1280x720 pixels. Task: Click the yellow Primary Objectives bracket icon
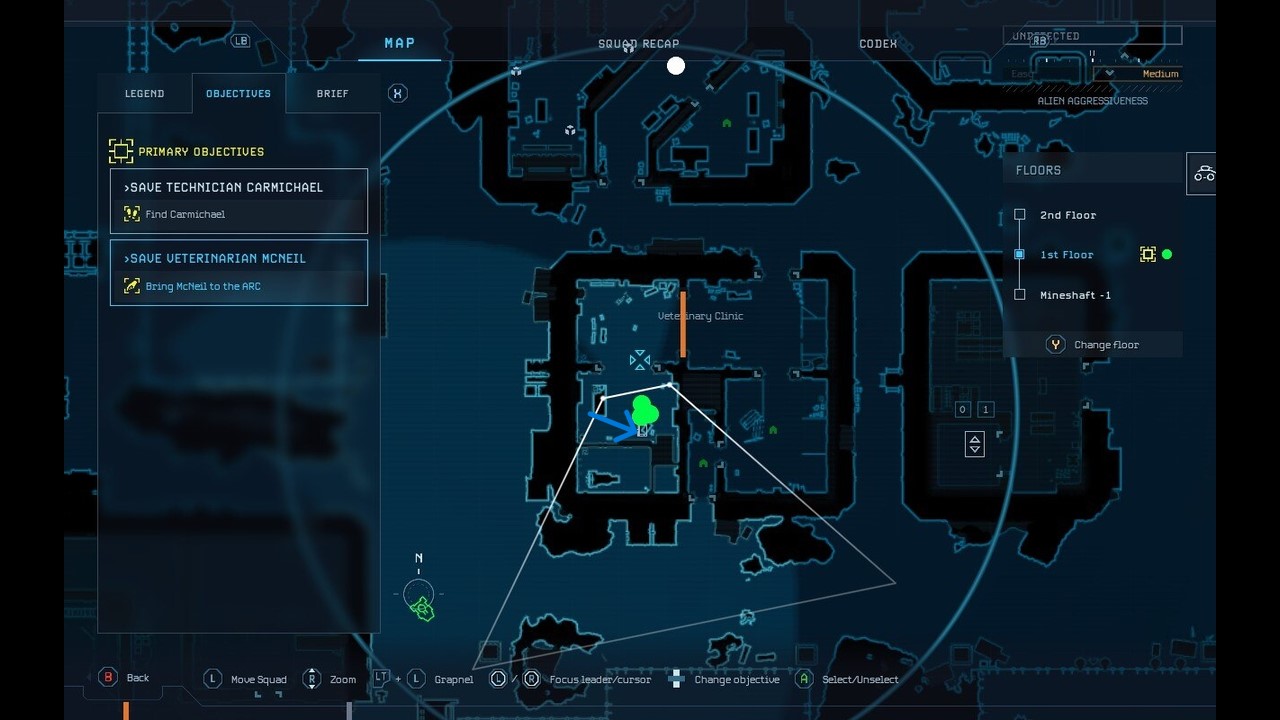[x=121, y=150]
